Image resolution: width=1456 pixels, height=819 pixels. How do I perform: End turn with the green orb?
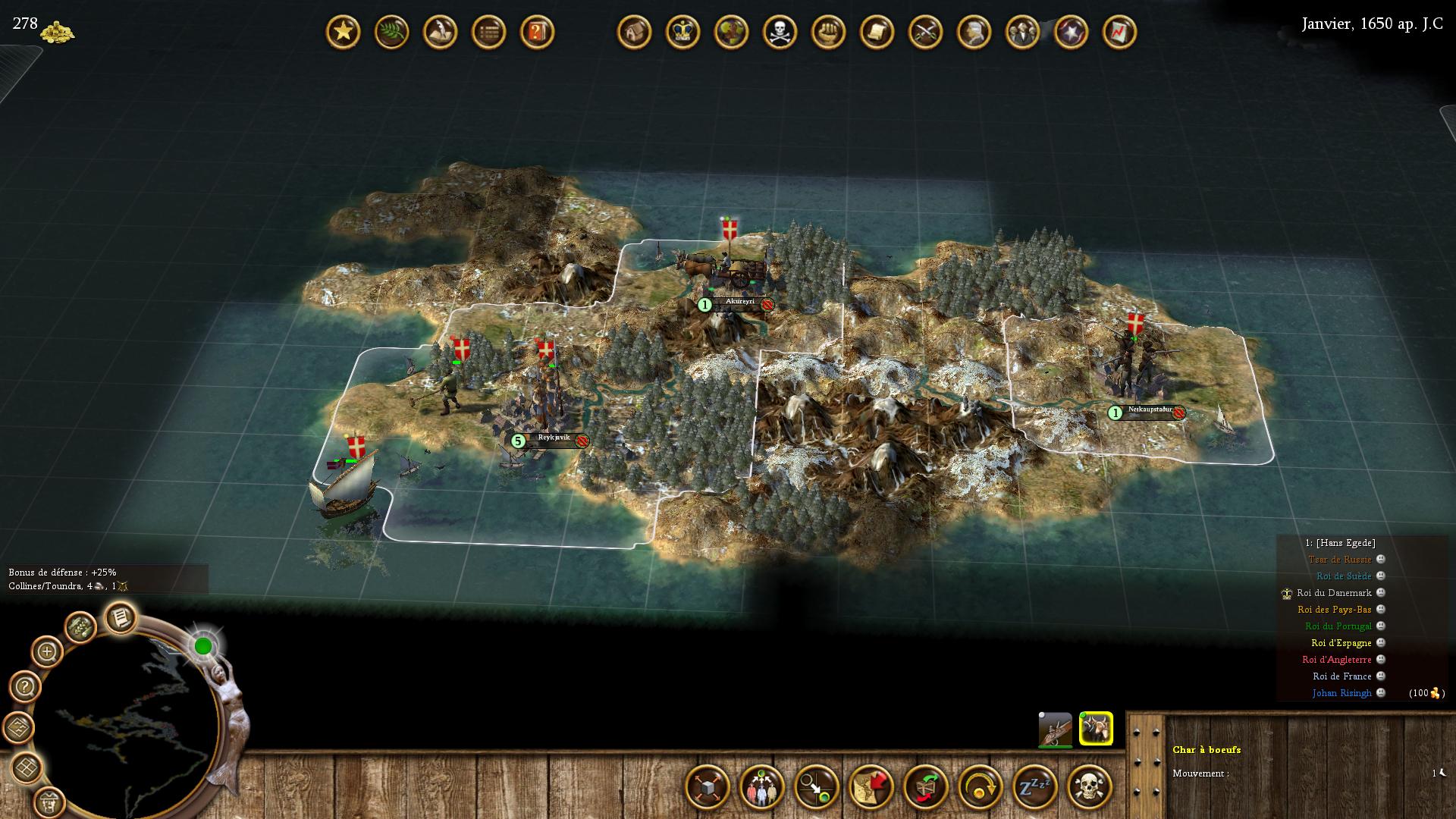203,646
